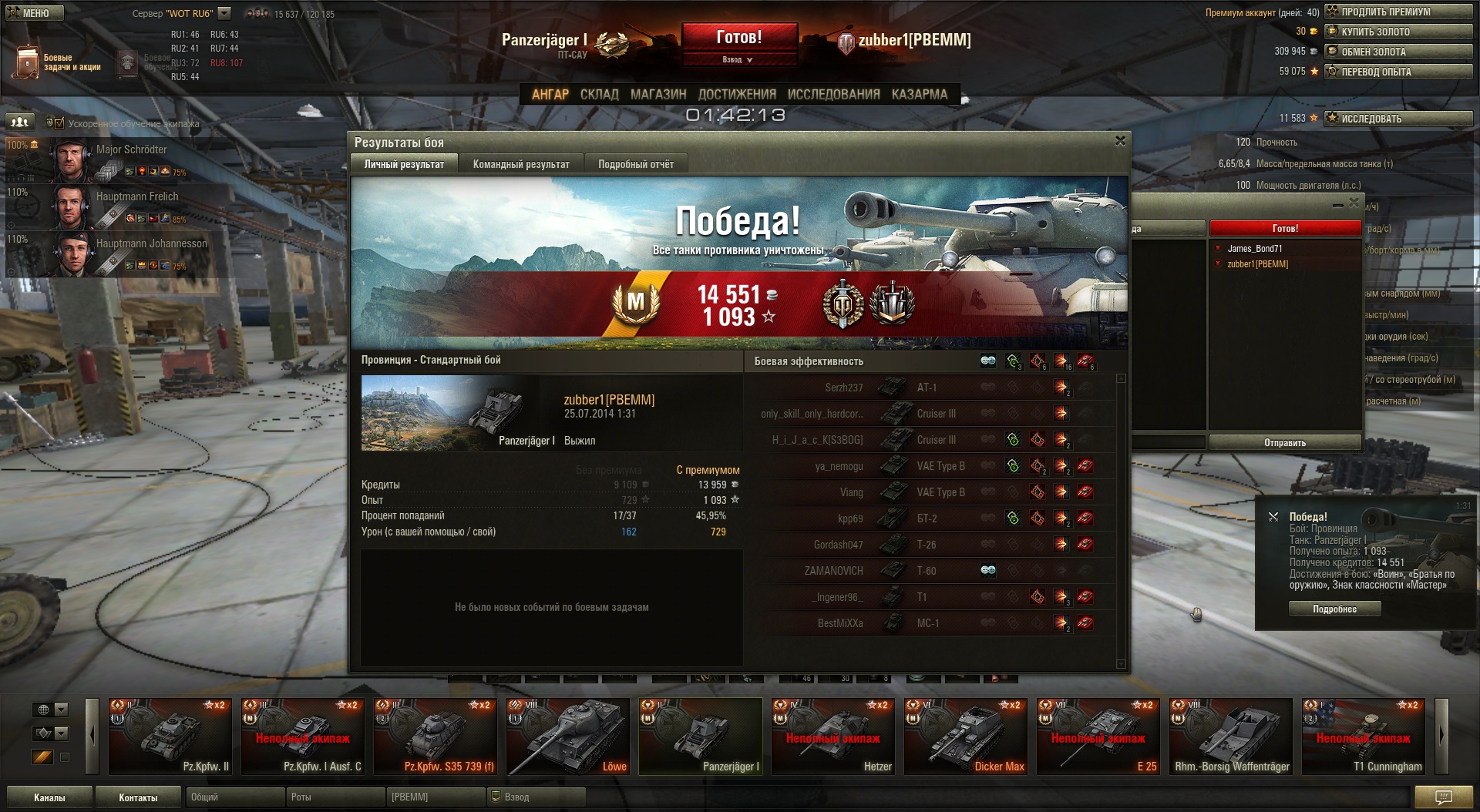Click the red Готов! battle button
Image resolution: width=1480 pixels, height=812 pixels.
(x=738, y=37)
